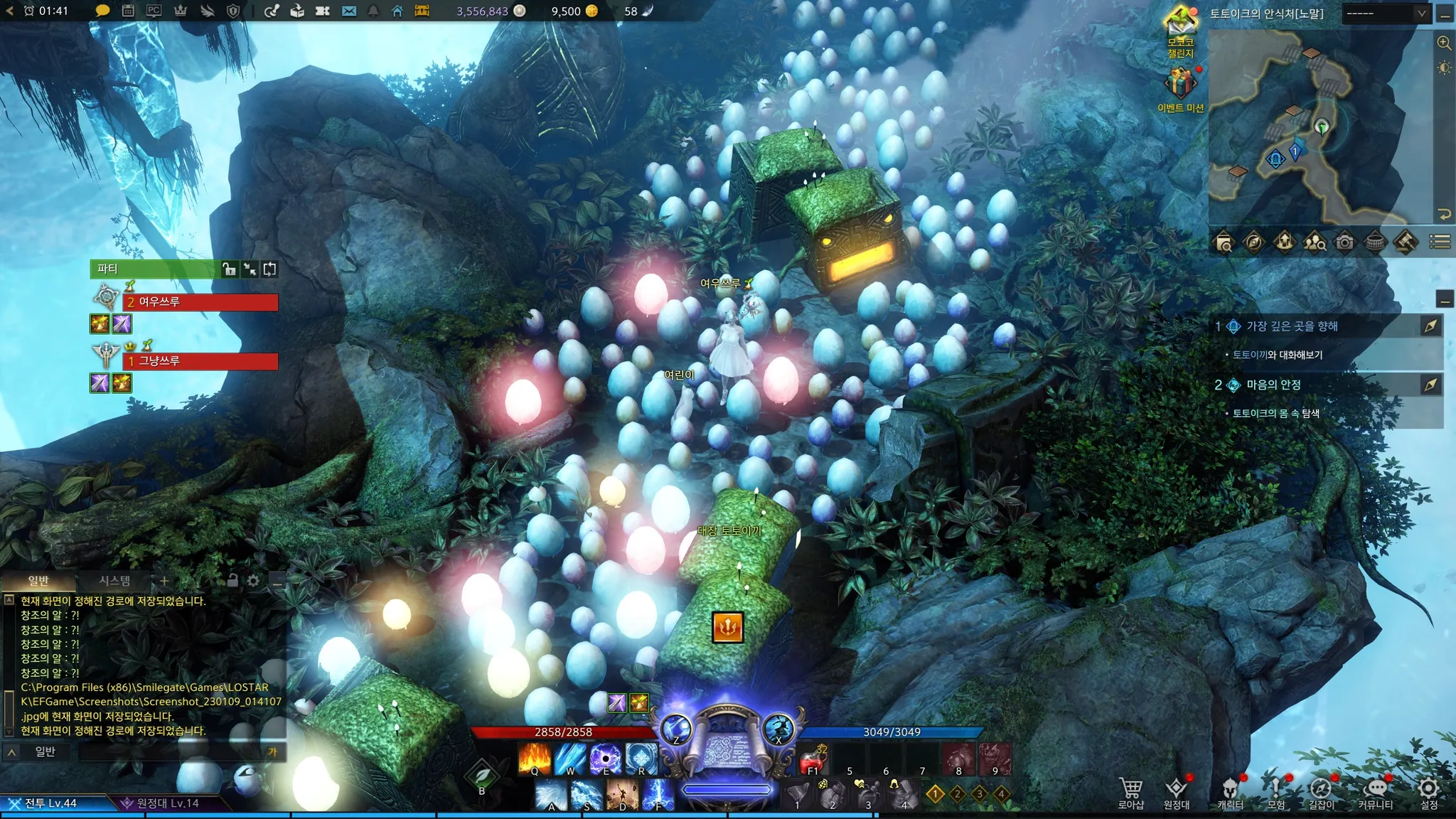The image size is (1456, 819).
Task: Use the black hole skill on E
Action: [x=606, y=759]
